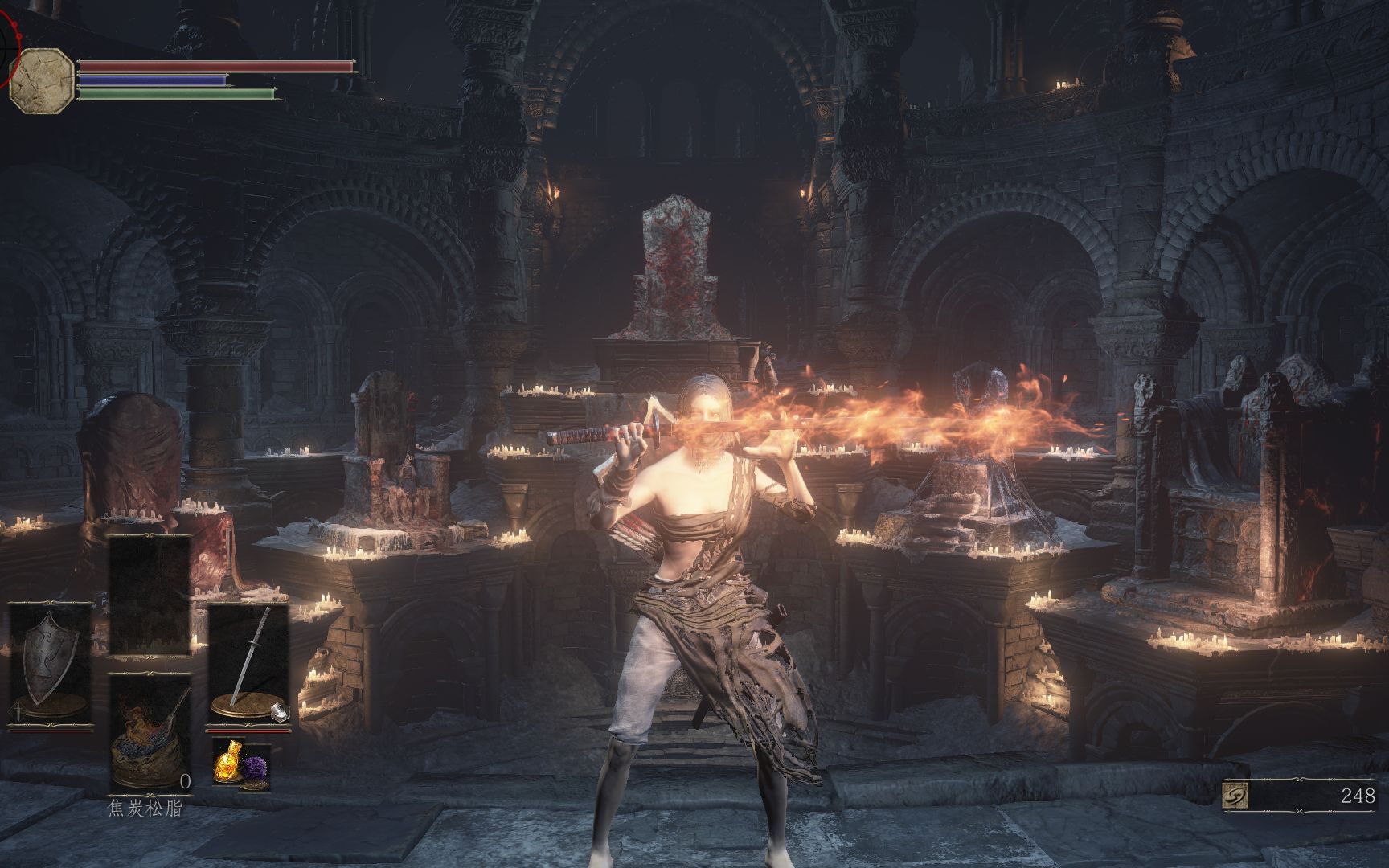Screen dimensions: 1389x868
Task: Use the Charcoal Pine Resin item slot
Action: pyautogui.click(x=150, y=733)
